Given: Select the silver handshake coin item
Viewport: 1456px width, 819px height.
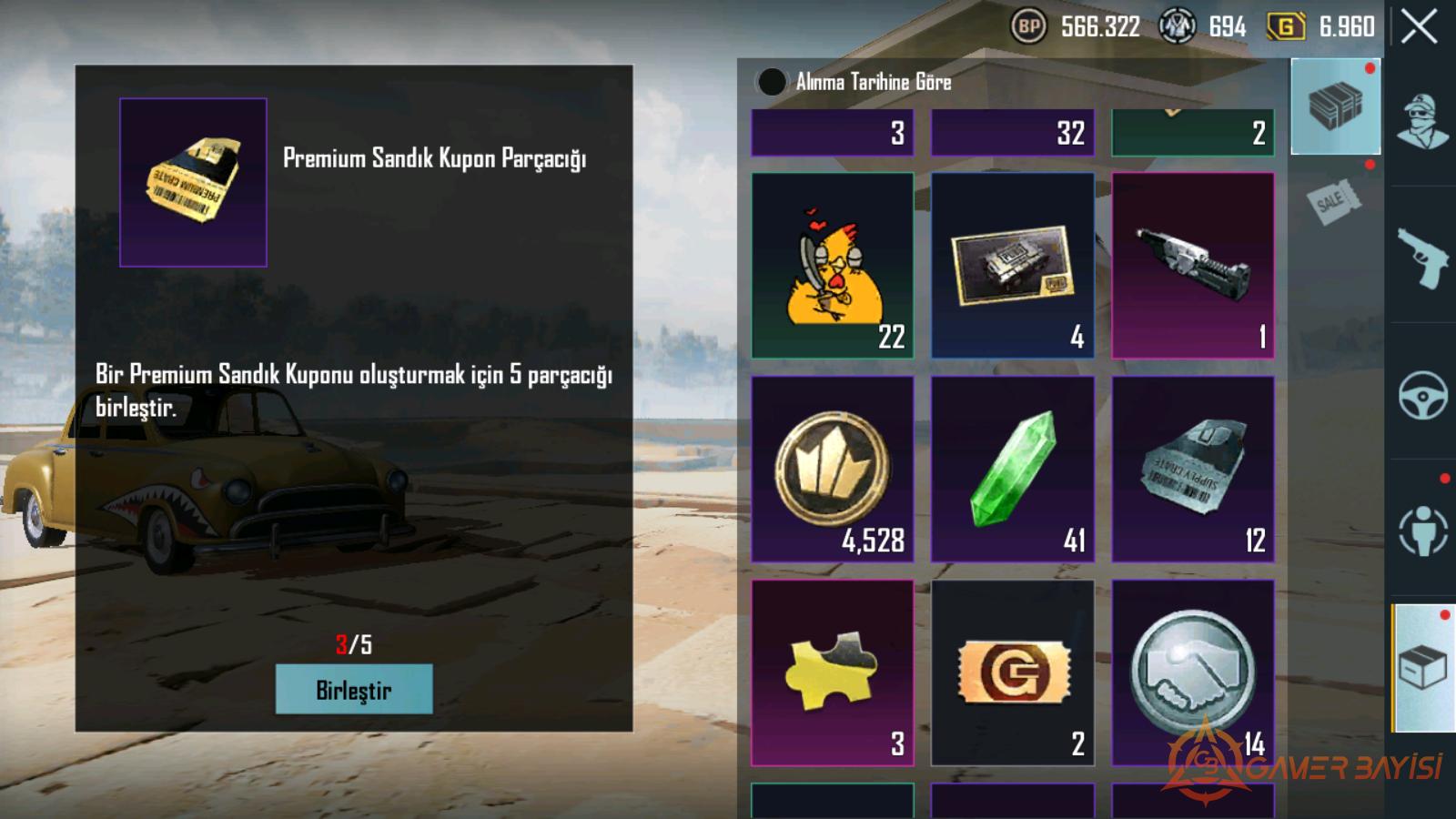Looking at the screenshot, I should click(x=1192, y=672).
